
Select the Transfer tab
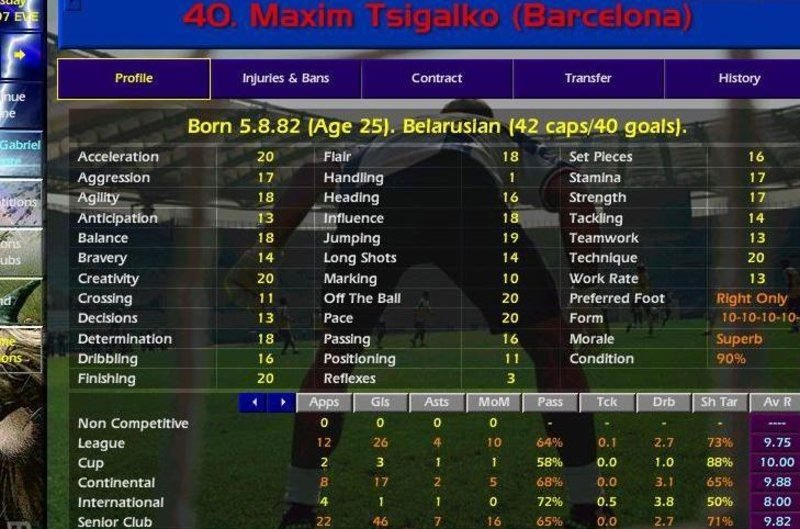pos(588,78)
